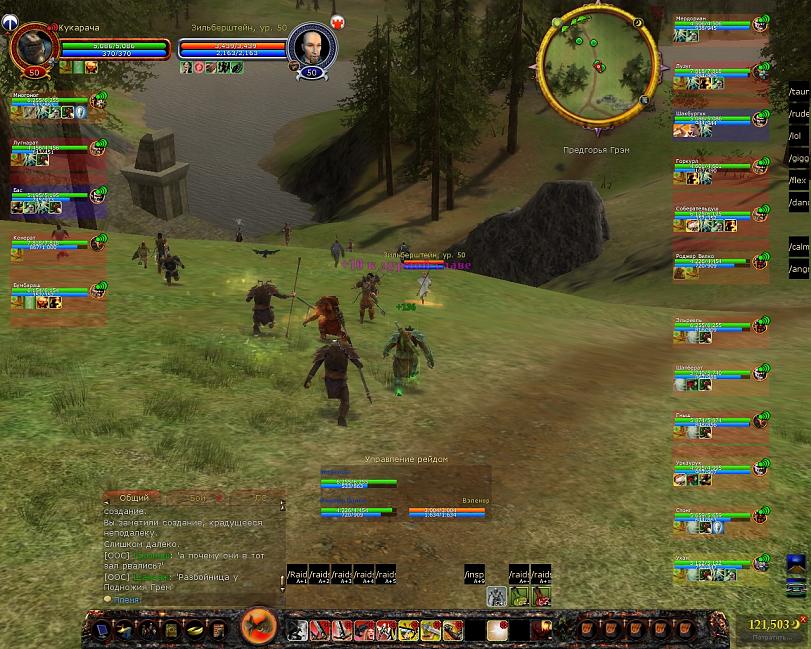The height and width of the screenshot is (649, 811).
Task: Select the player portrait of Кукарача
Action: click(x=32, y=46)
